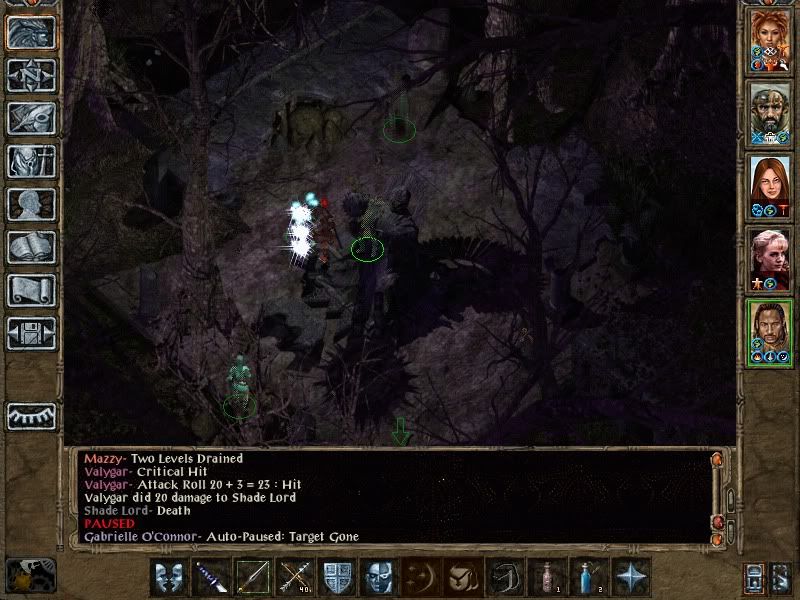The width and height of the screenshot is (800, 600).
Task: Open the star special abilities button
Action: pos(631,577)
